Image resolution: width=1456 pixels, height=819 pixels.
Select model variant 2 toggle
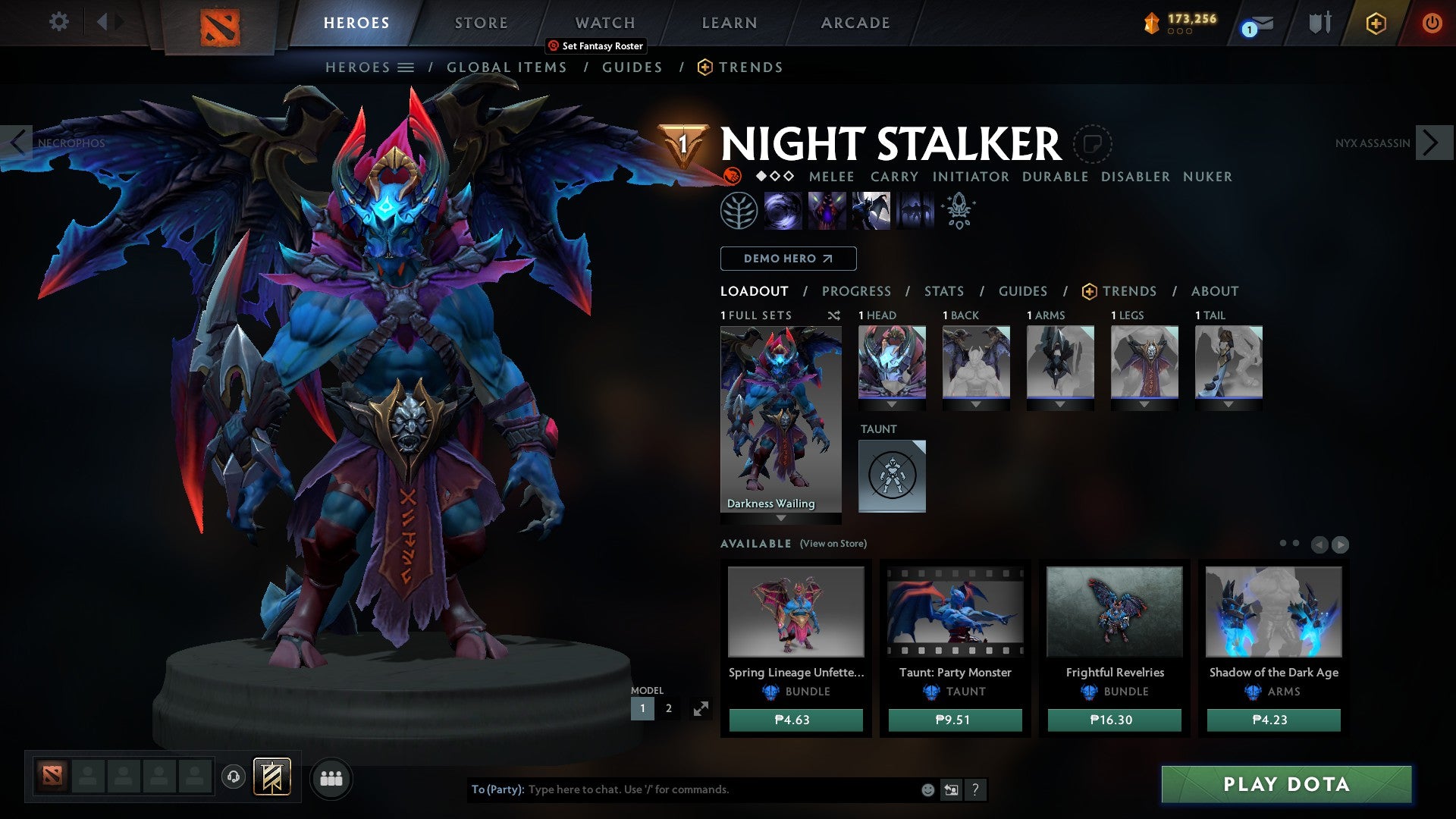[x=668, y=708]
